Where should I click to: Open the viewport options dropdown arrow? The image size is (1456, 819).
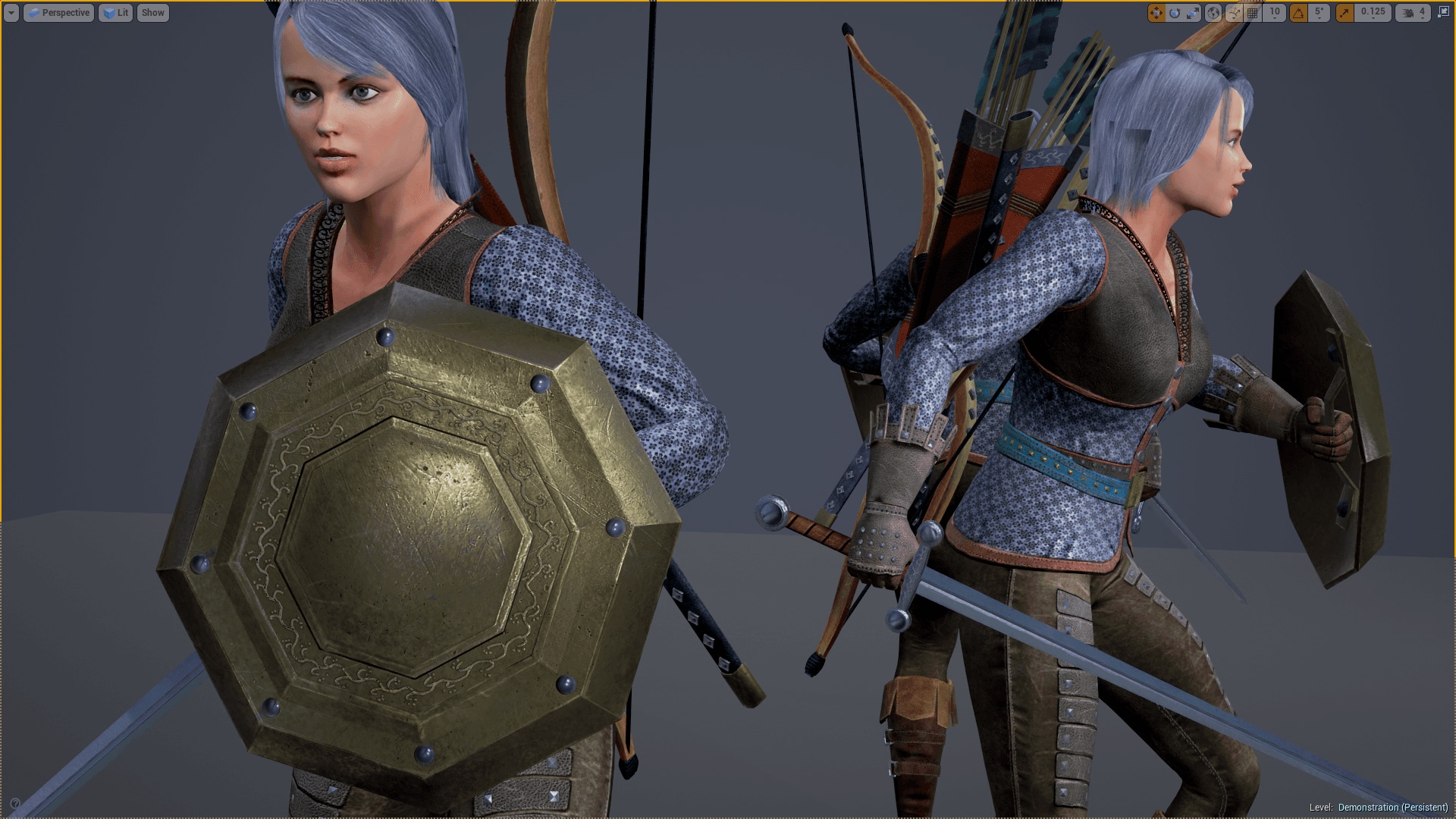(x=11, y=12)
